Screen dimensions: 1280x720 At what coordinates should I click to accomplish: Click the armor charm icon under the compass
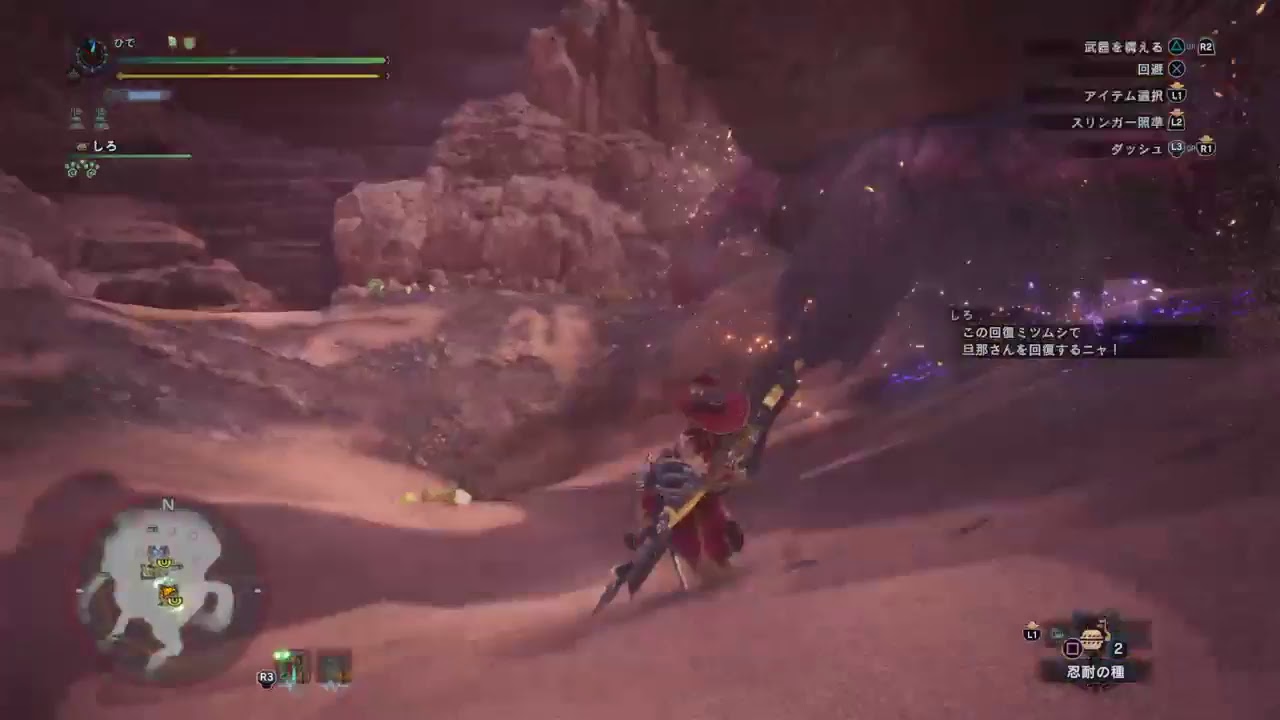[x=74, y=74]
